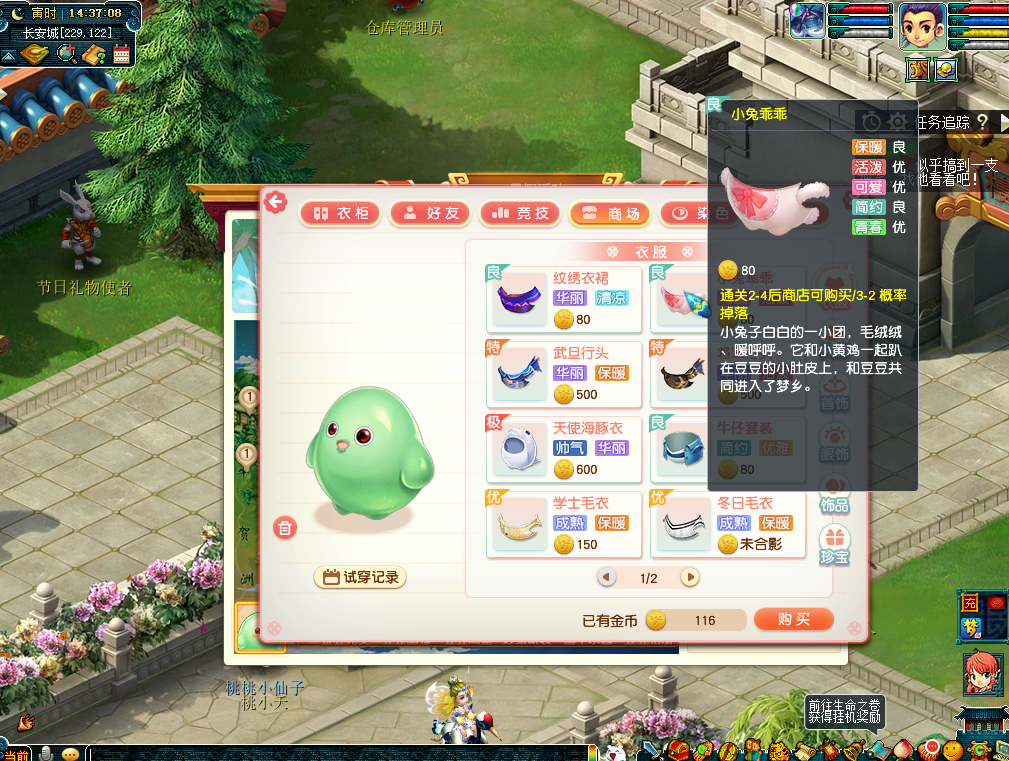Switch to the 竞技 arena tab
Image resolution: width=1009 pixels, height=761 pixels.
pos(520,213)
